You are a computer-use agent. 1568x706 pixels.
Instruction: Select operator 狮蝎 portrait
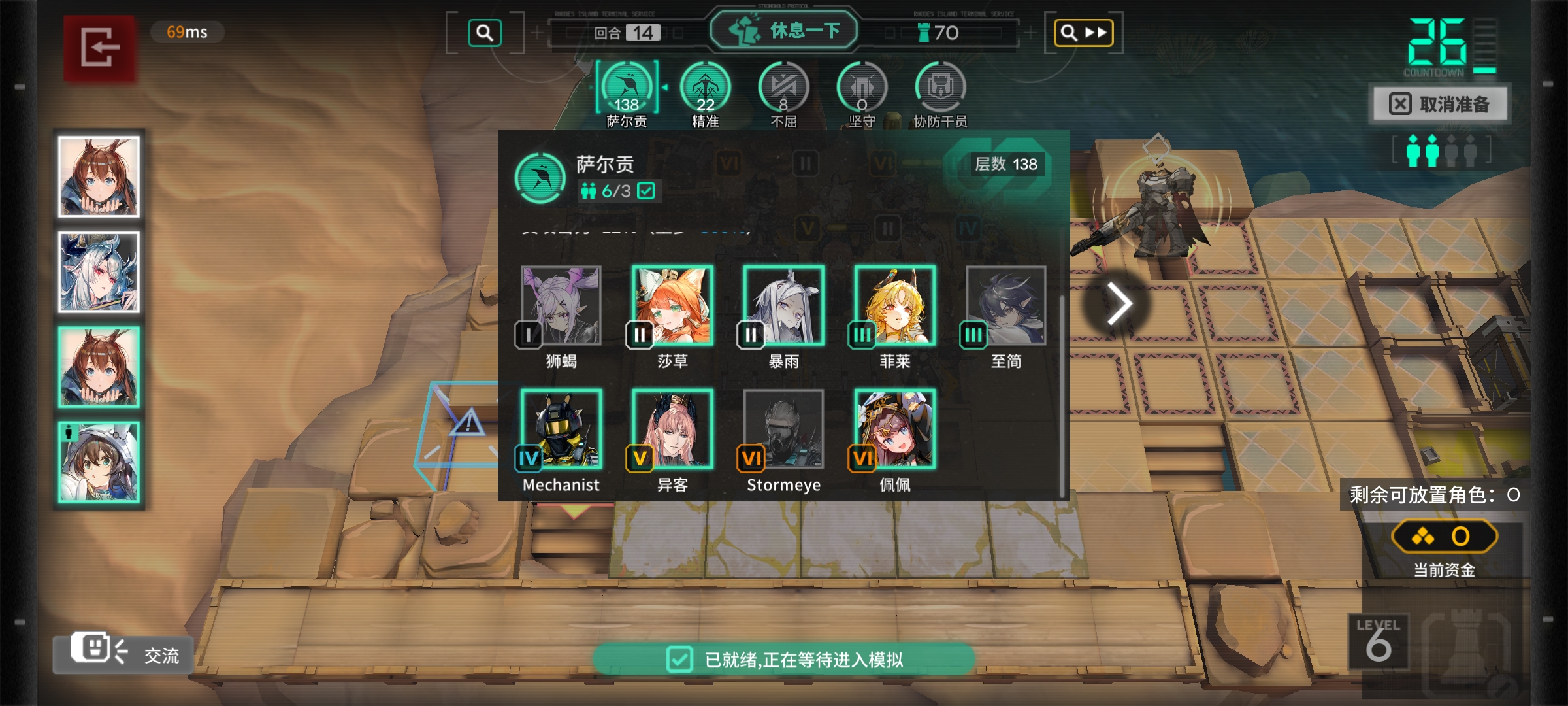(x=561, y=305)
